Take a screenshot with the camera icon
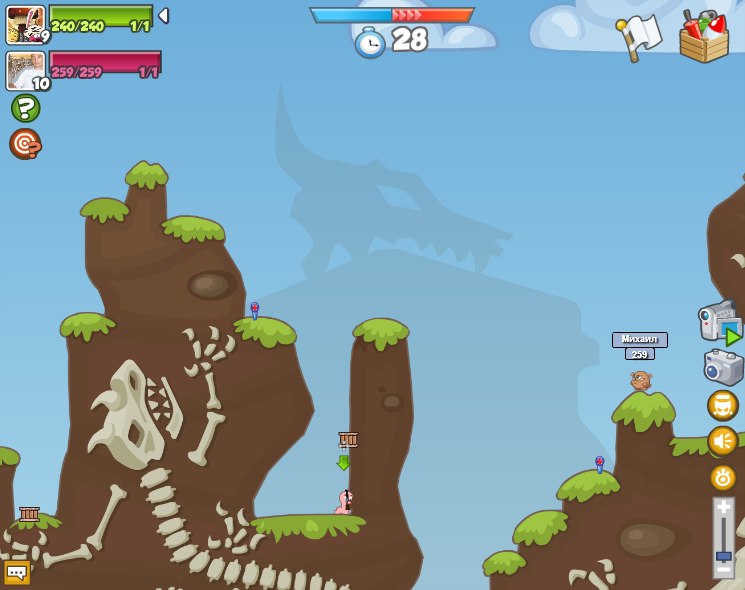745x590 pixels. click(722, 366)
